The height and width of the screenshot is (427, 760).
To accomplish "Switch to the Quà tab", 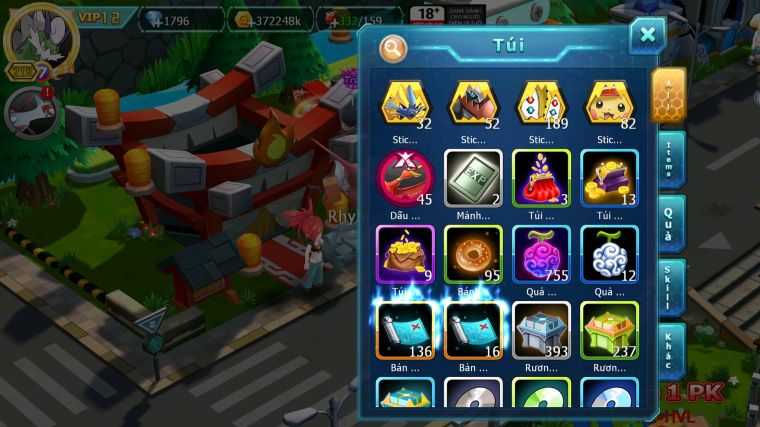I will 669,223.
